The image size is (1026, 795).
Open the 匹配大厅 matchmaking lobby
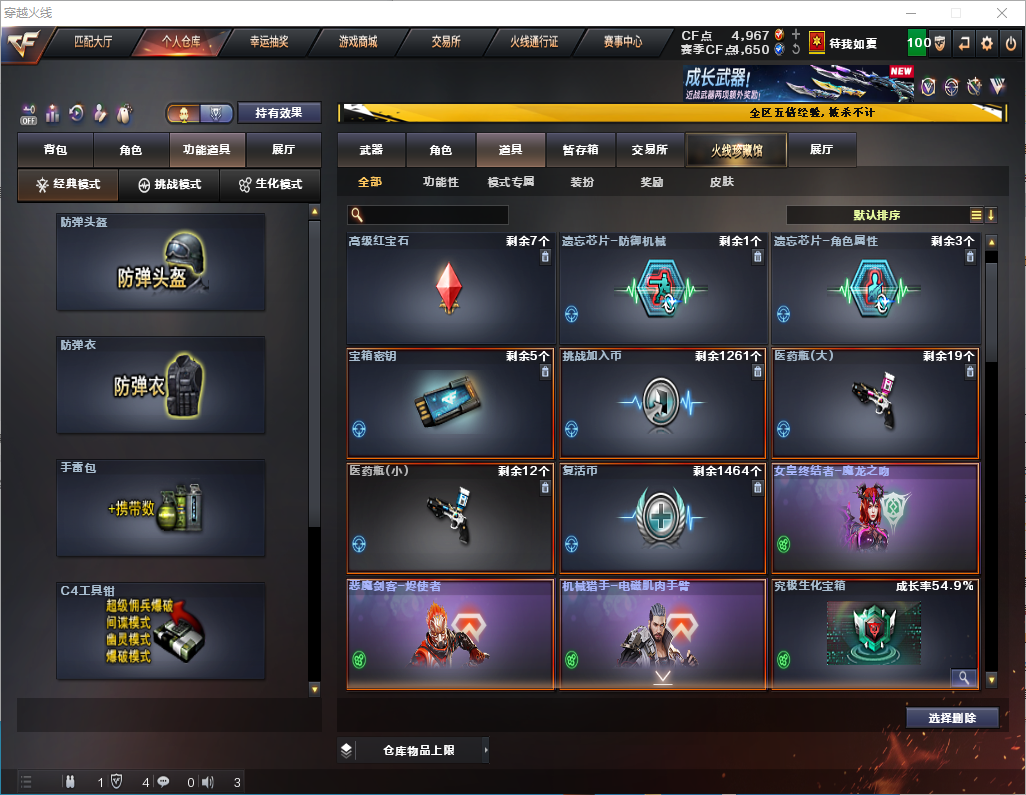pyautogui.click(x=93, y=43)
